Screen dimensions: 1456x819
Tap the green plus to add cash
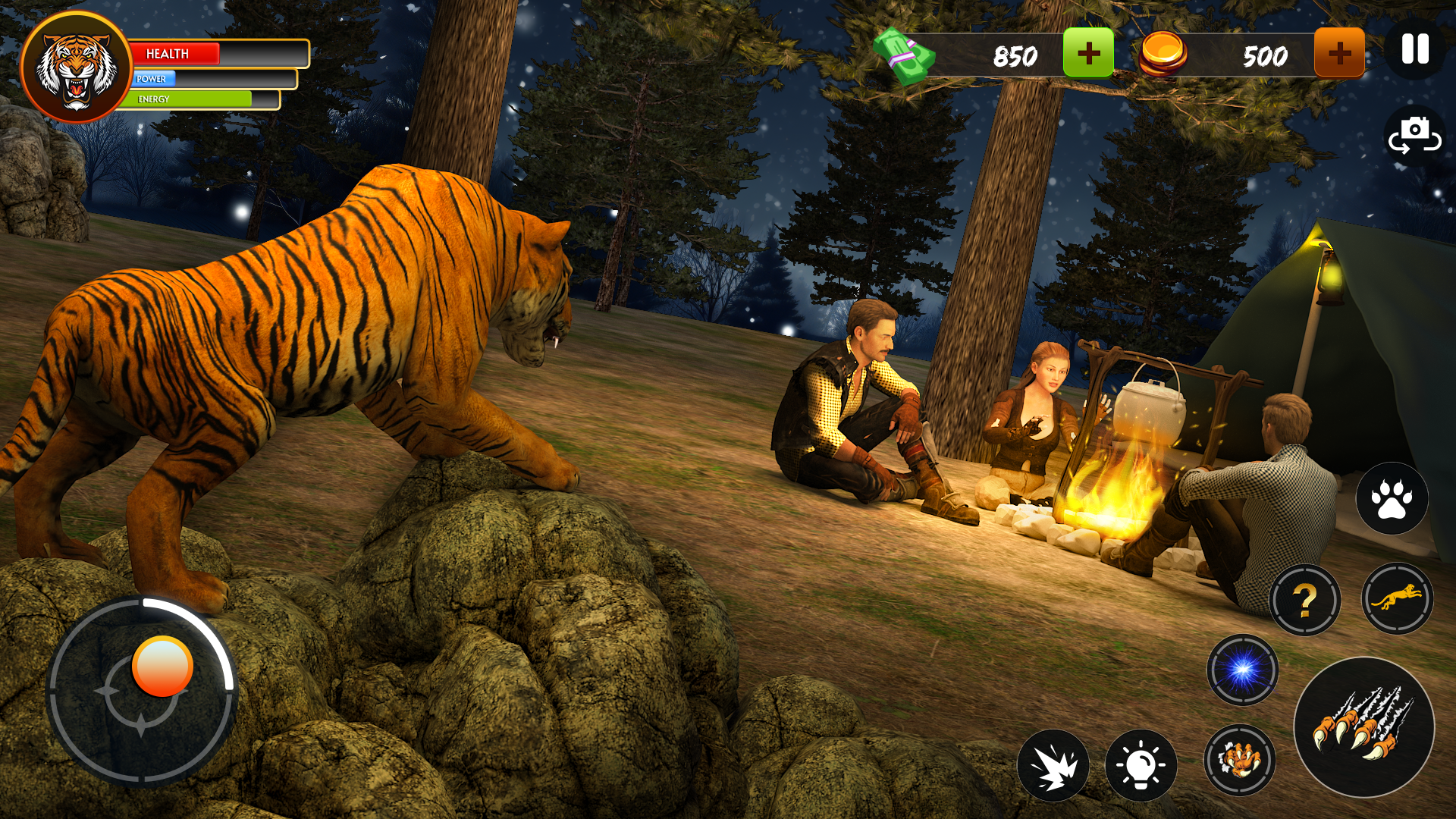click(1088, 53)
